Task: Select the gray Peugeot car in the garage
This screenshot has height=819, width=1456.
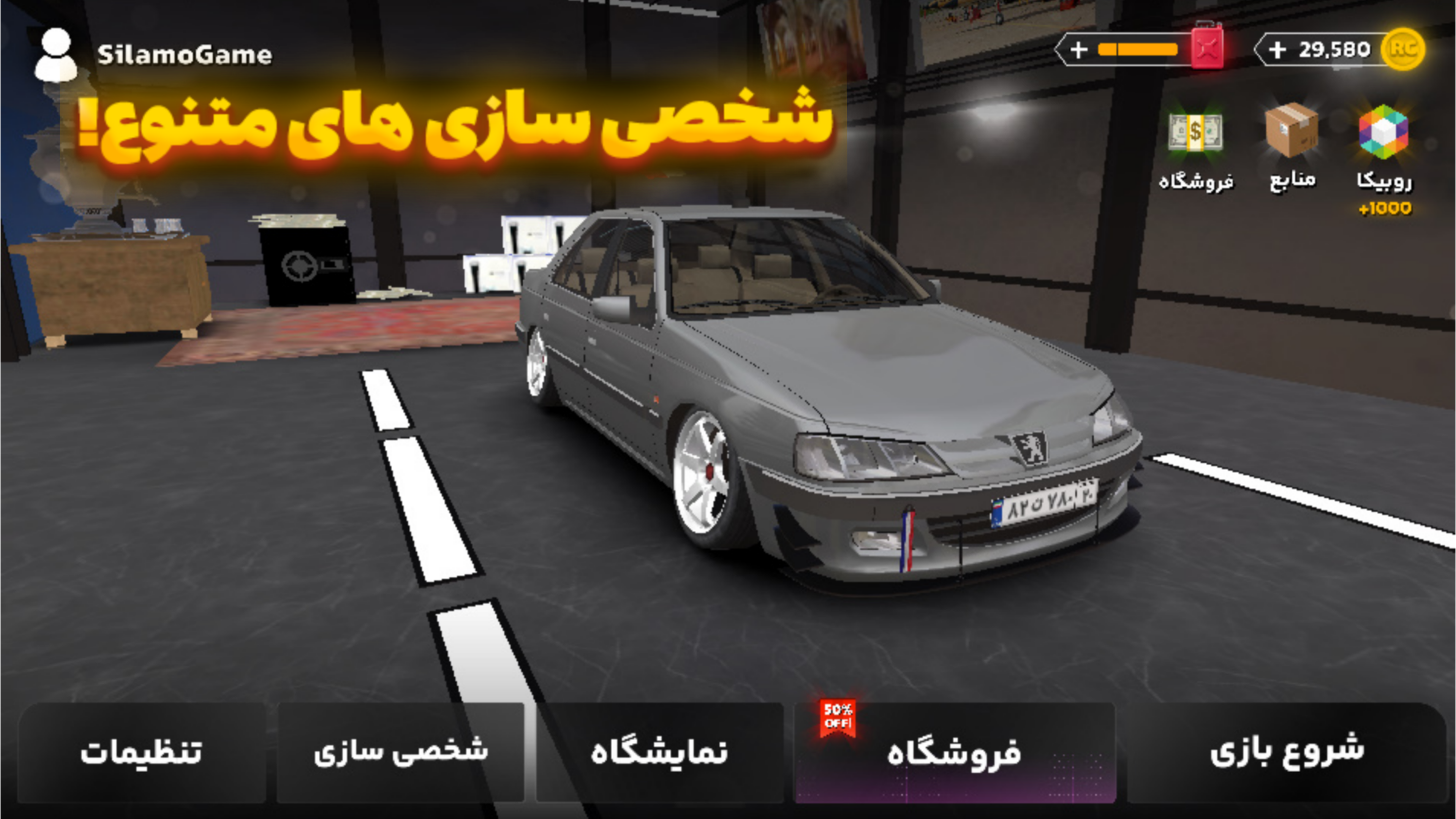Action: point(820,396)
